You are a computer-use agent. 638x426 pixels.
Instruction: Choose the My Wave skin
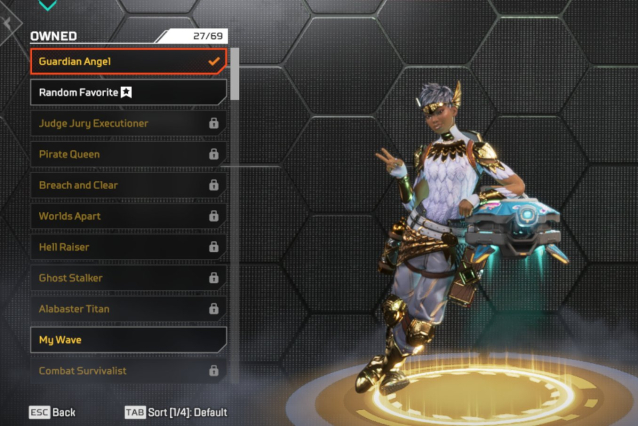tap(128, 340)
